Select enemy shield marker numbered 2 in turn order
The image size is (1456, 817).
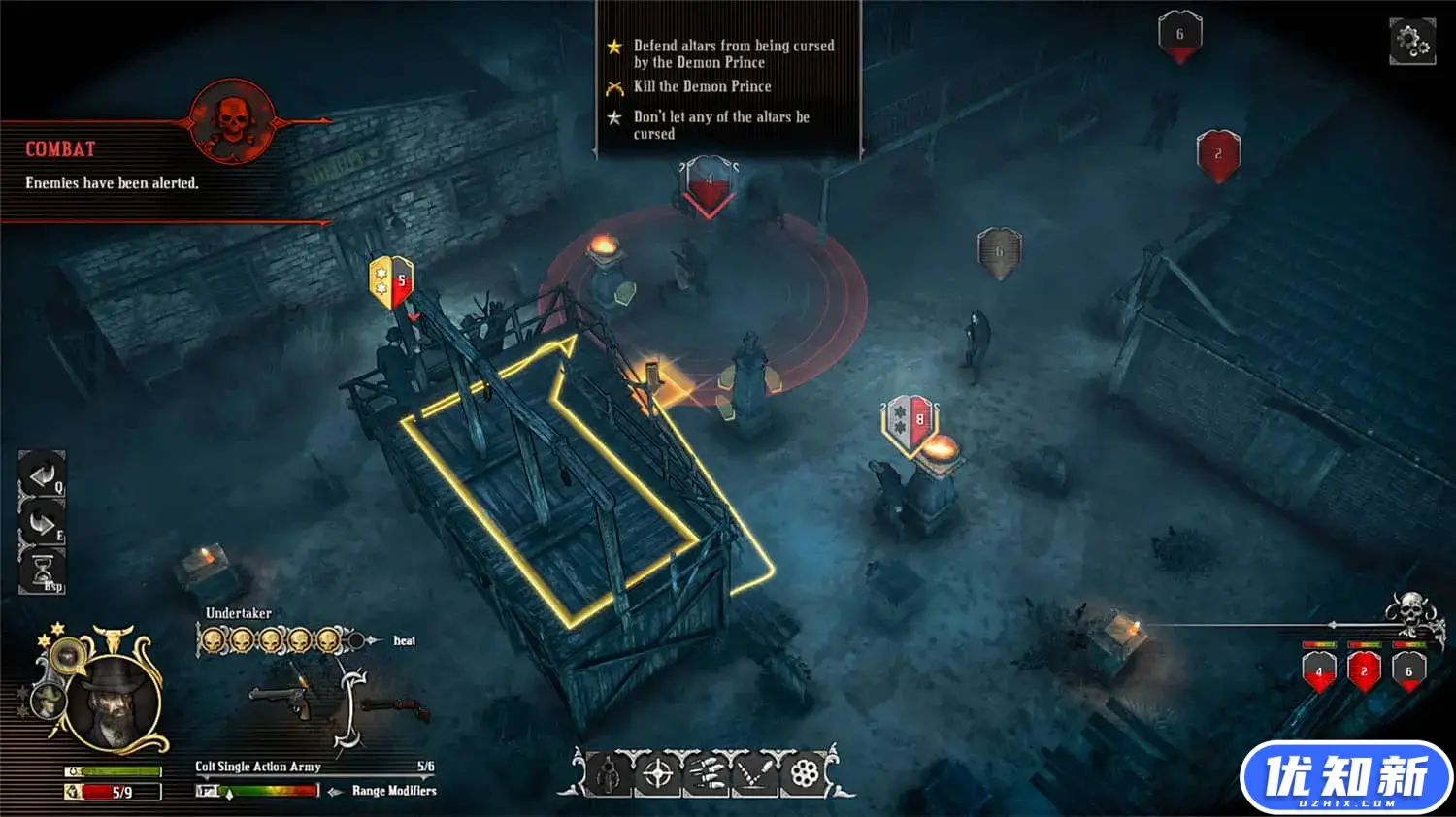[1364, 671]
